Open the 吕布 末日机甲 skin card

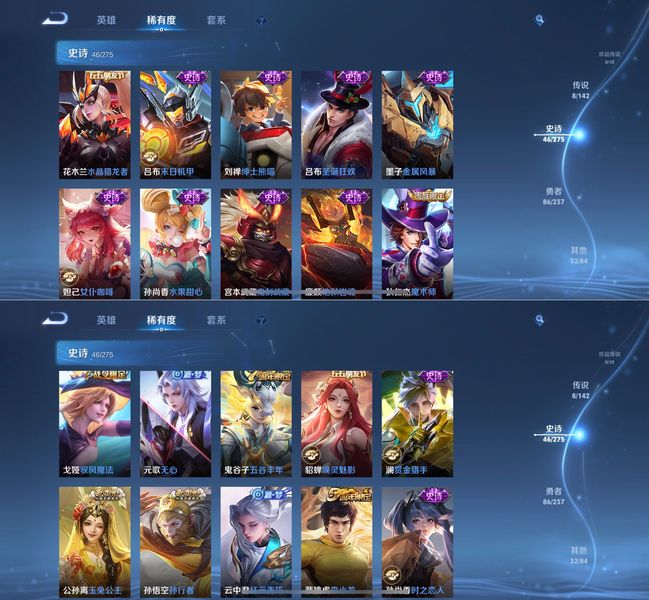pos(175,123)
